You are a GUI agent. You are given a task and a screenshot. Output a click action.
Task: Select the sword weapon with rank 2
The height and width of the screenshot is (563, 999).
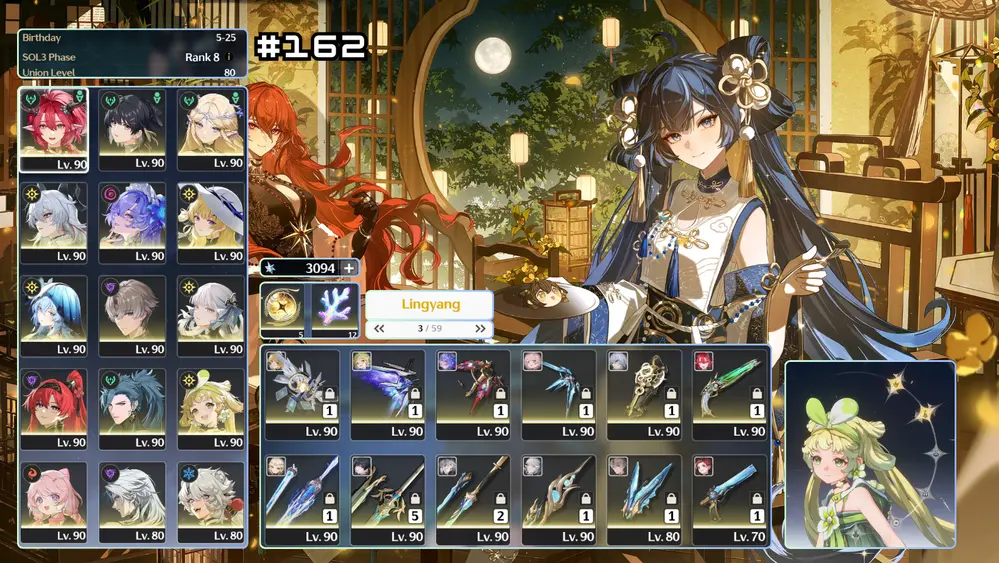(x=473, y=499)
